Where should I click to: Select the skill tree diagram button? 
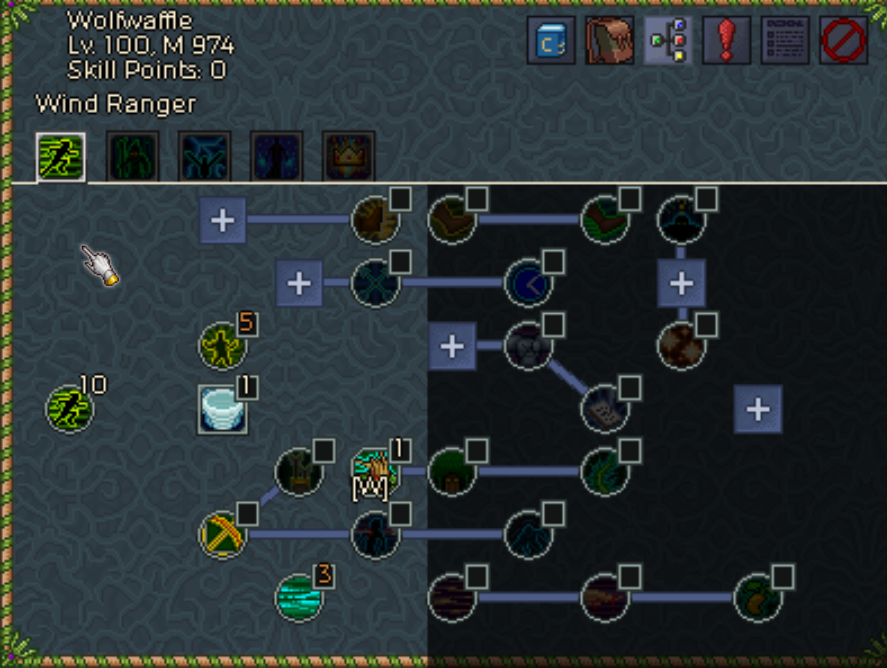pyautogui.click(x=668, y=41)
